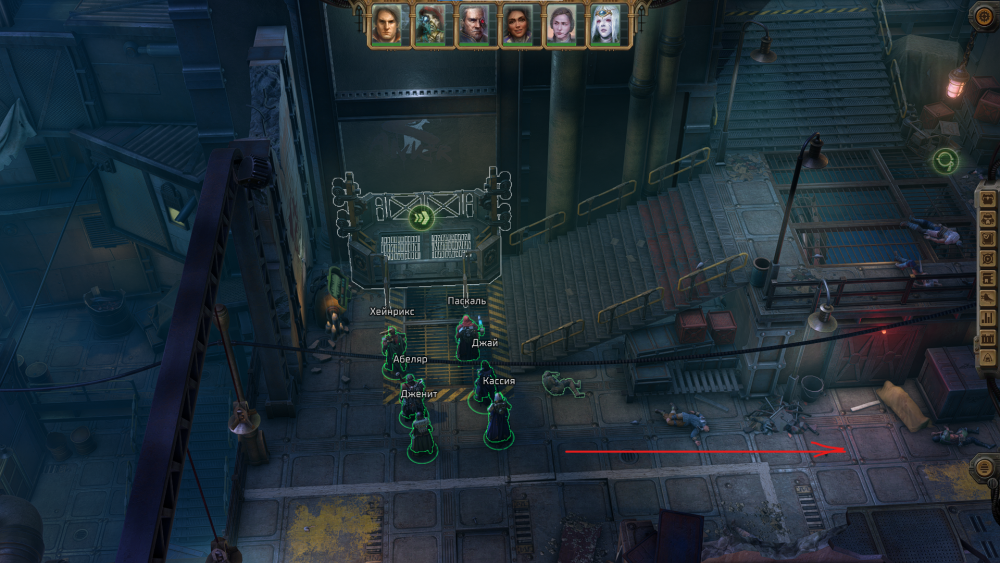Select the brown-haired man's party portrait
This screenshot has width=1000, height=563.
[386, 25]
